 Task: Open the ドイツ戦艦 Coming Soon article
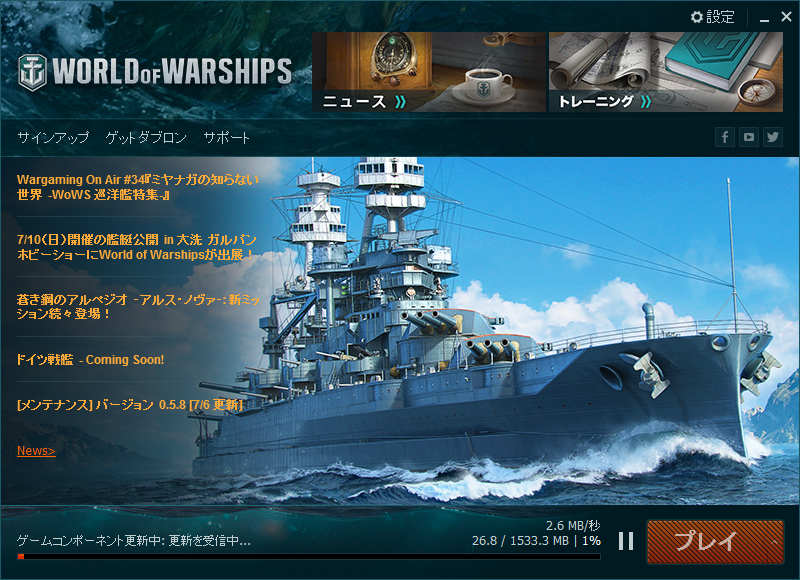click(x=90, y=359)
